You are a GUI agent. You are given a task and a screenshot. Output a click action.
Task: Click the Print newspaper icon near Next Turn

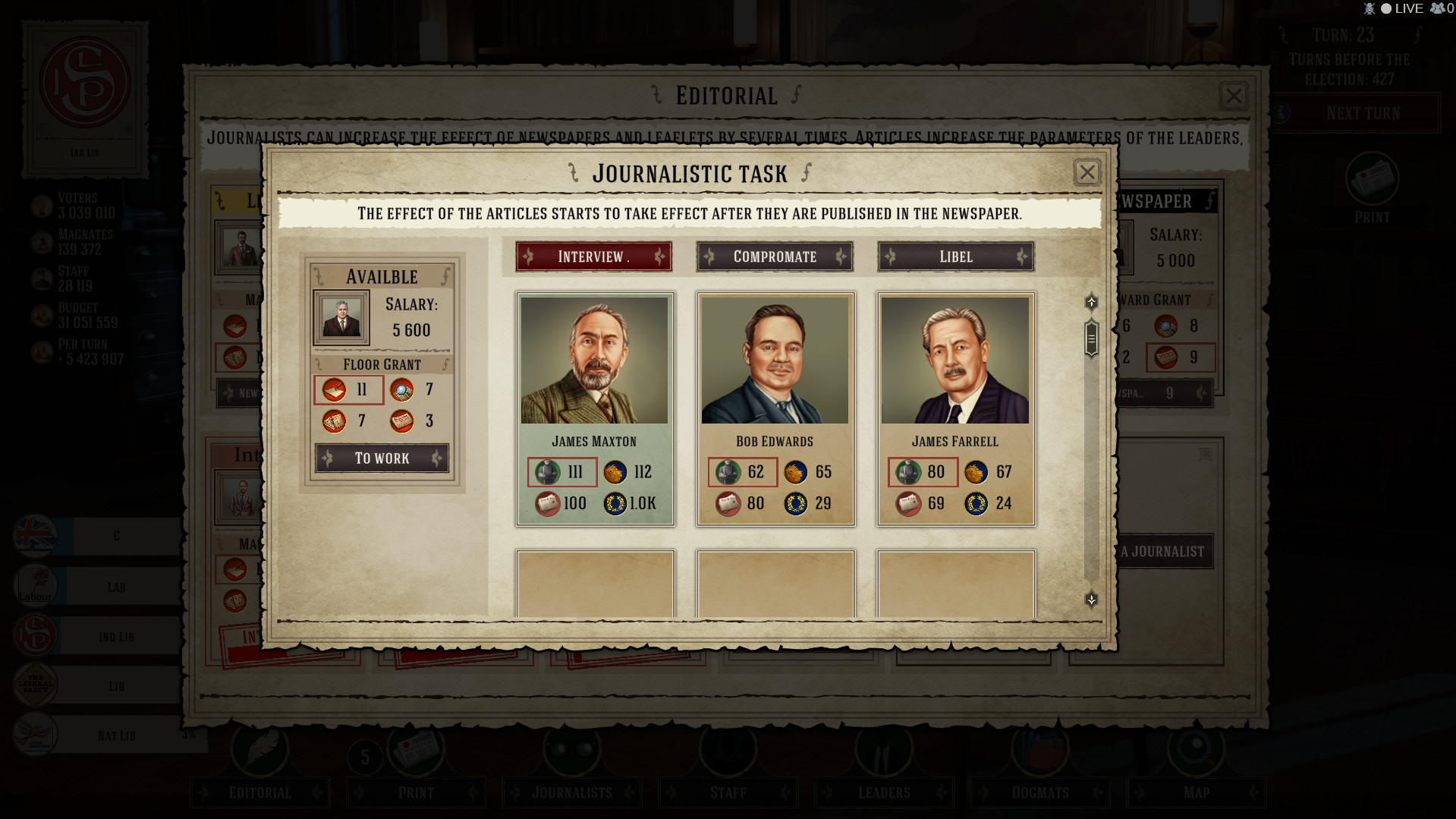(x=1372, y=178)
